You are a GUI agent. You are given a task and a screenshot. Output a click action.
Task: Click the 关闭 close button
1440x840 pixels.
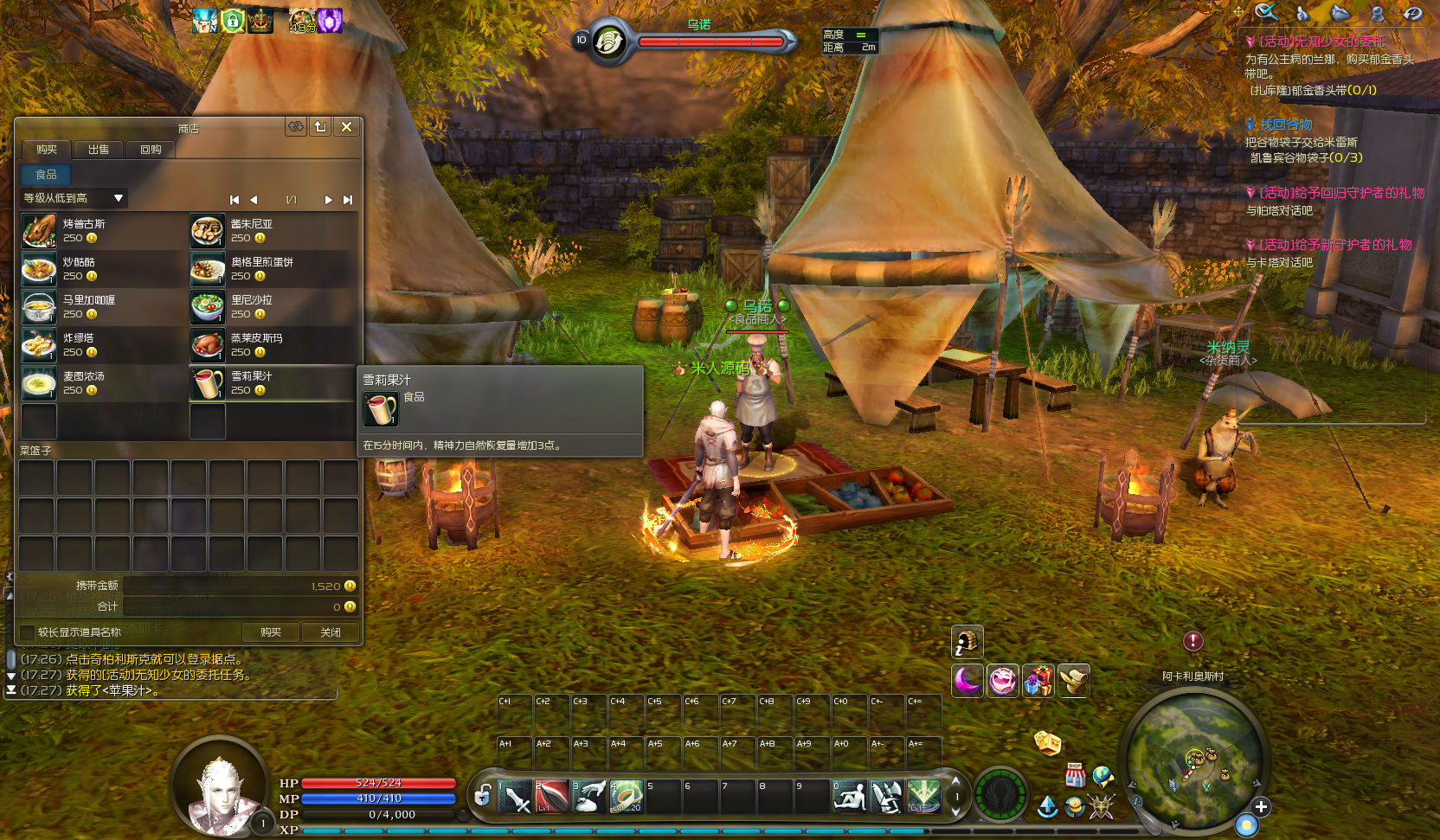(x=331, y=632)
